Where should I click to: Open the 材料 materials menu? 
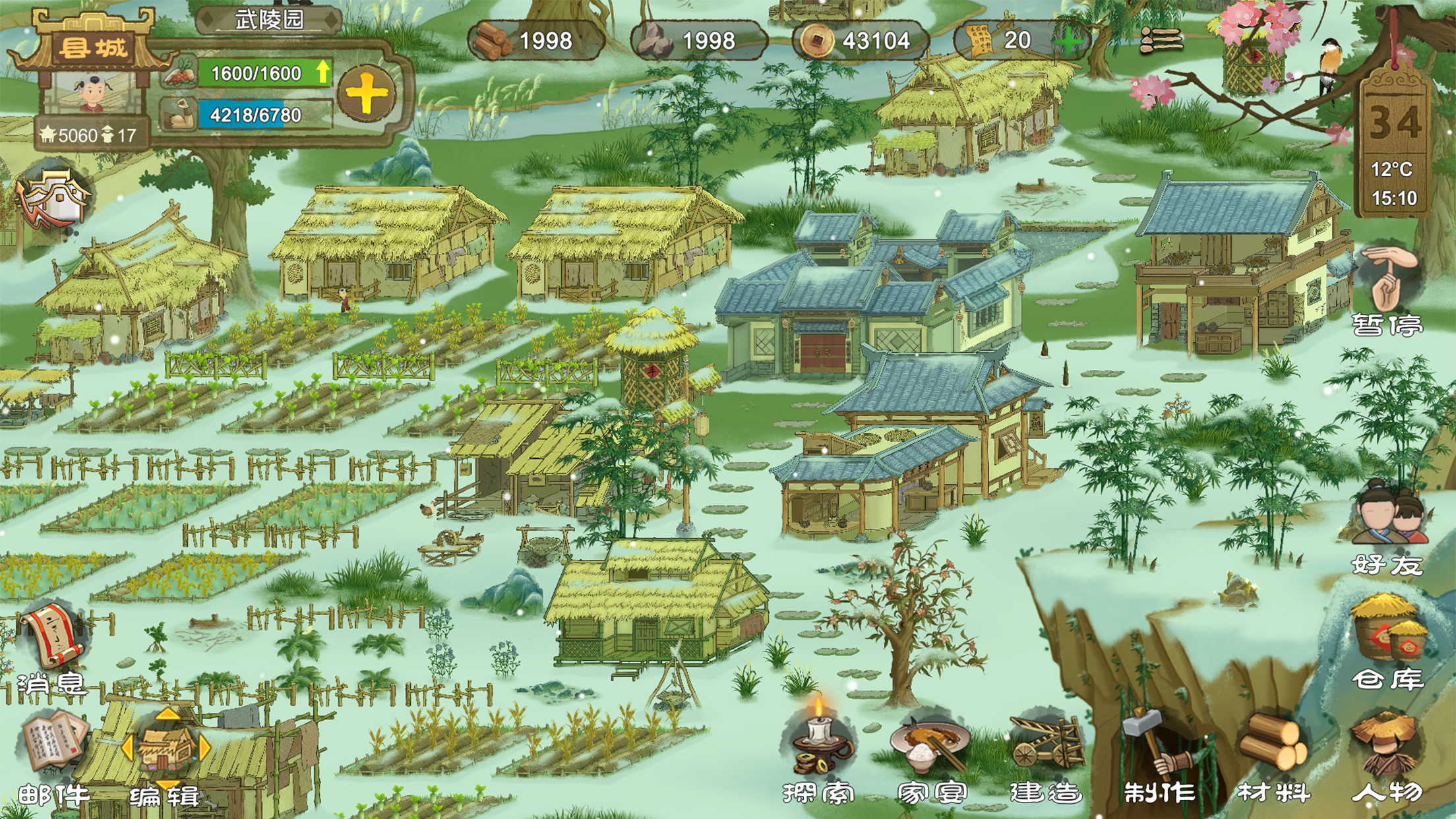coord(1273,755)
